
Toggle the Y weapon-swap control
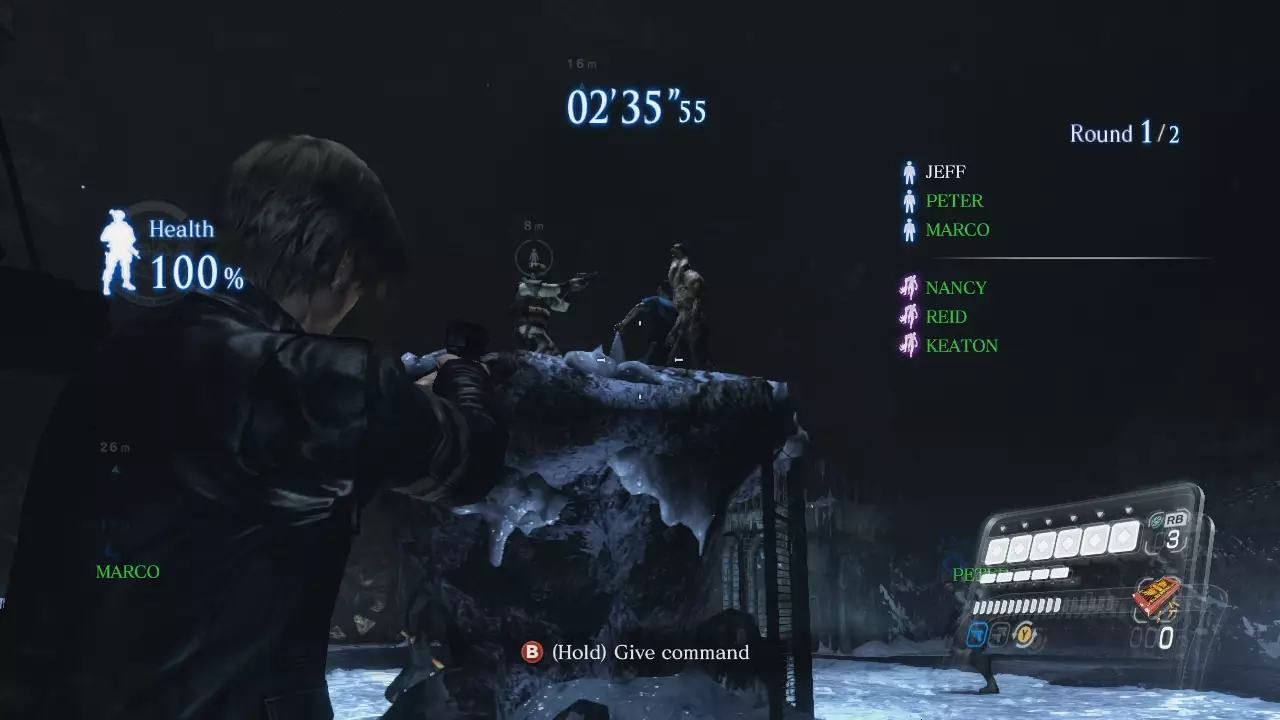pos(1024,636)
